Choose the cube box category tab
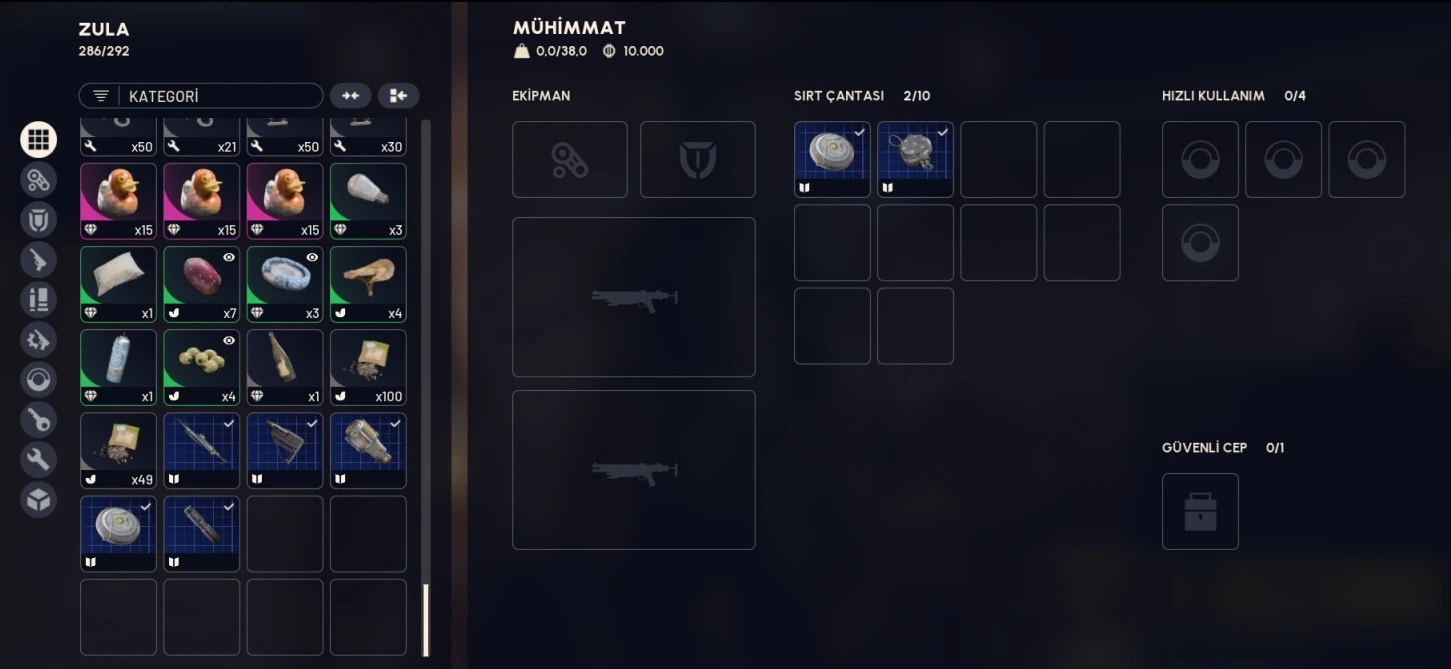Image resolution: width=1451 pixels, height=669 pixels. coord(38,499)
